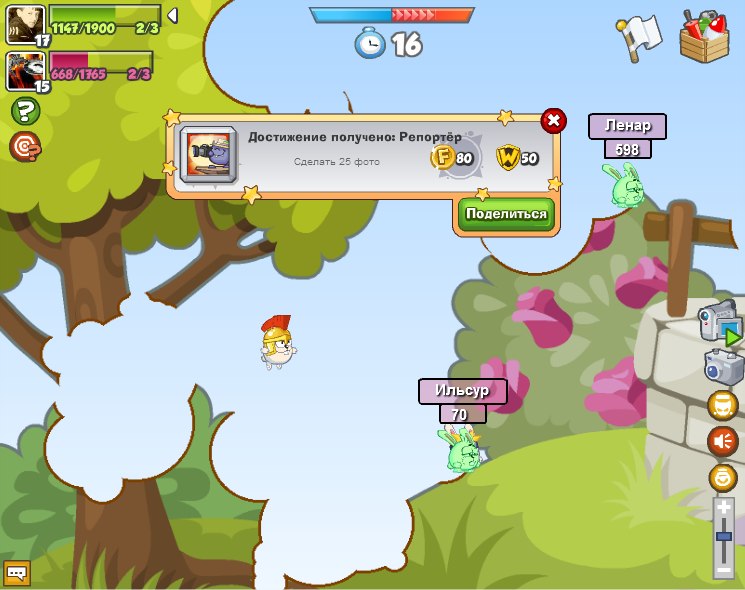This screenshot has height=590, width=745.
Task: Take a photo with the camera icon
Action: click(722, 367)
